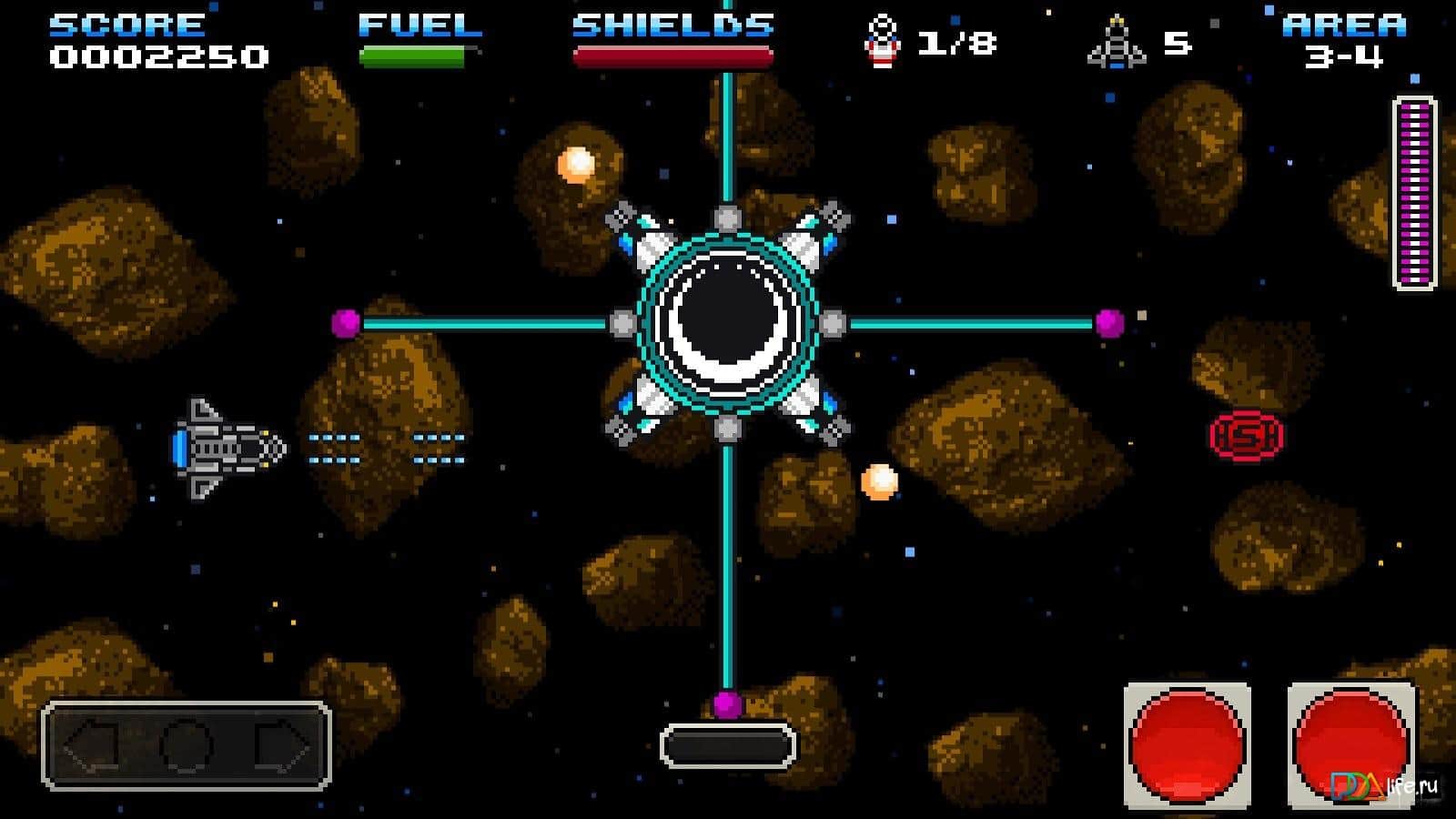
Task: Click the orange orb near the top asteroid
Action: tap(575, 165)
